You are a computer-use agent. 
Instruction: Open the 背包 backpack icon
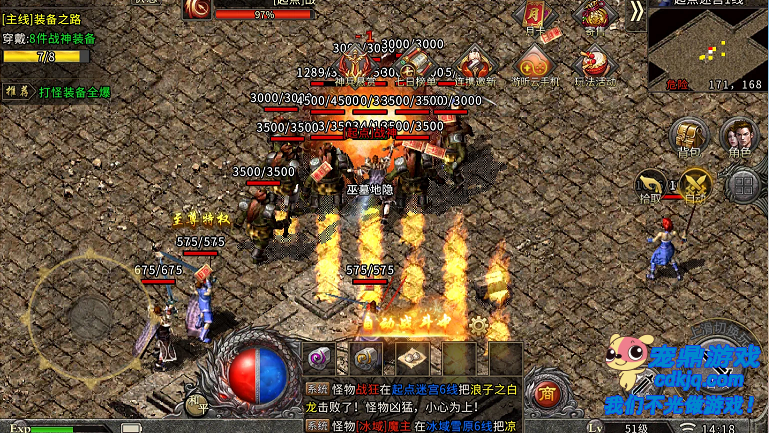(688, 136)
